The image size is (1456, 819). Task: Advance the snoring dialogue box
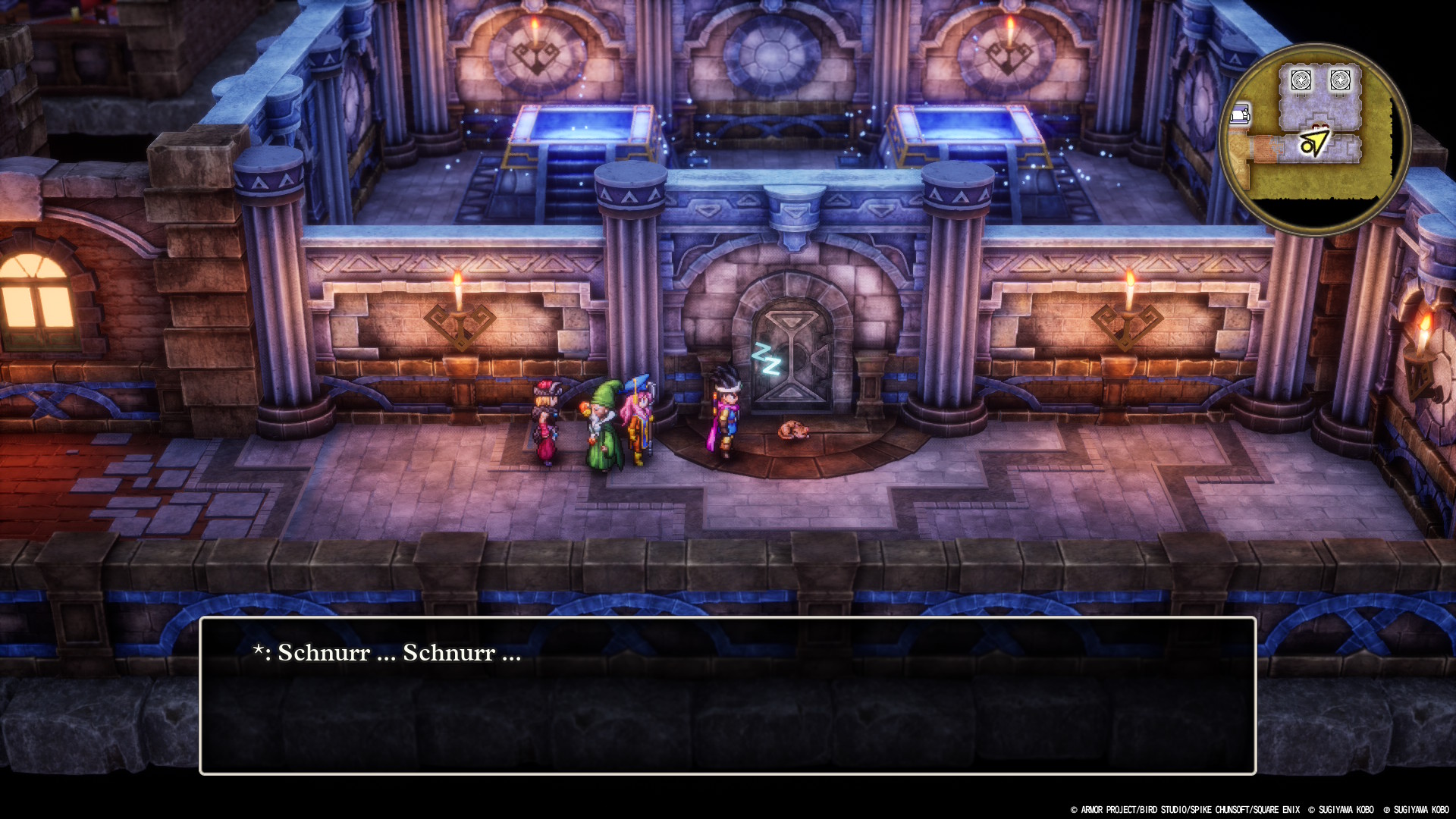point(727,695)
